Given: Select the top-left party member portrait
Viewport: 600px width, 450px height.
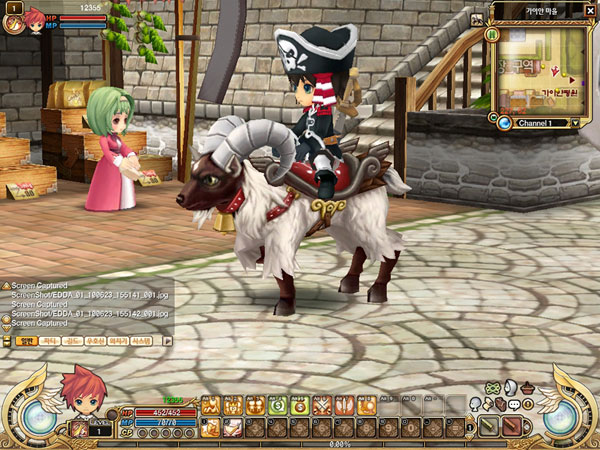Looking at the screenshot, I should (35, 19).
